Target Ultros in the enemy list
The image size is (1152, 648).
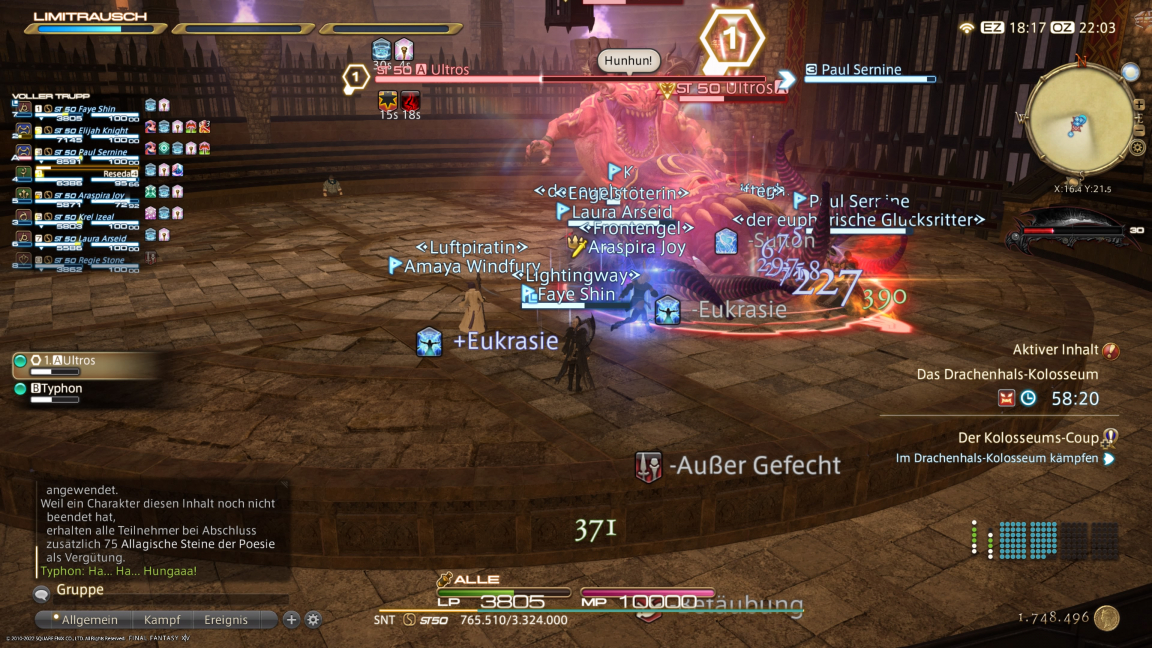pyautogui.click(x=80, y=361)
